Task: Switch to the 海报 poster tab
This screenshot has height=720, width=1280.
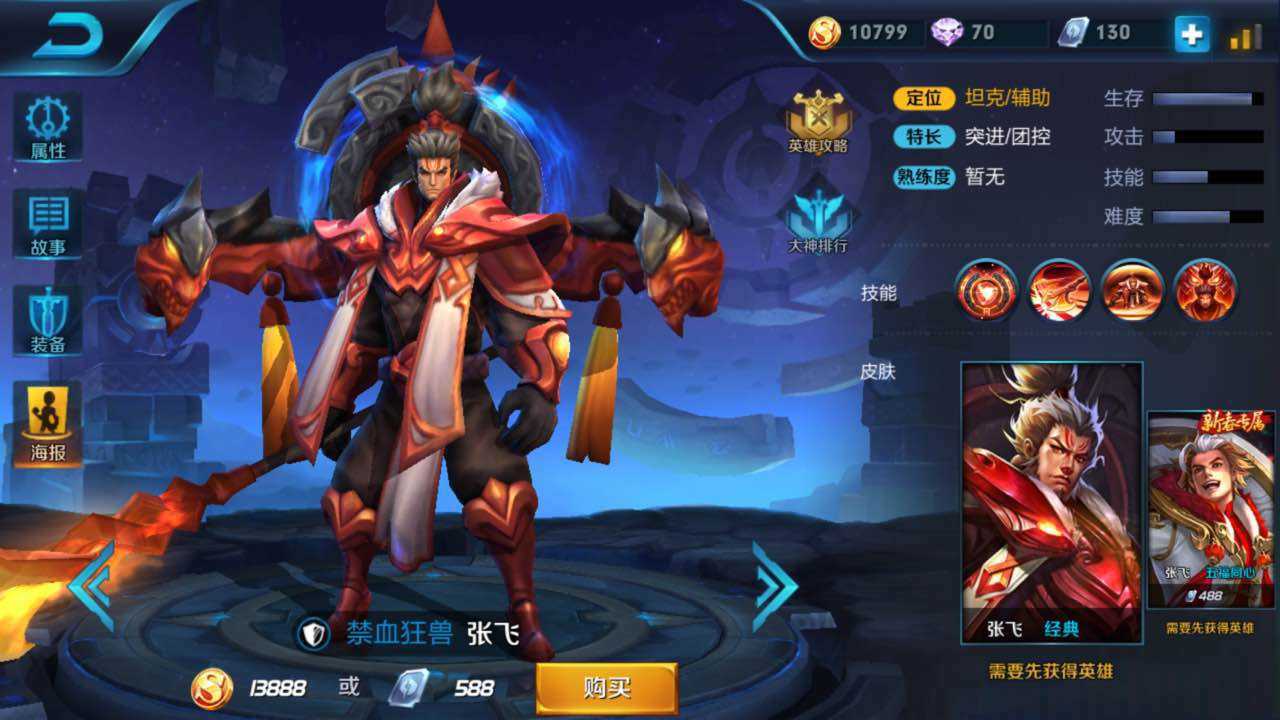Action: (47, 424)
